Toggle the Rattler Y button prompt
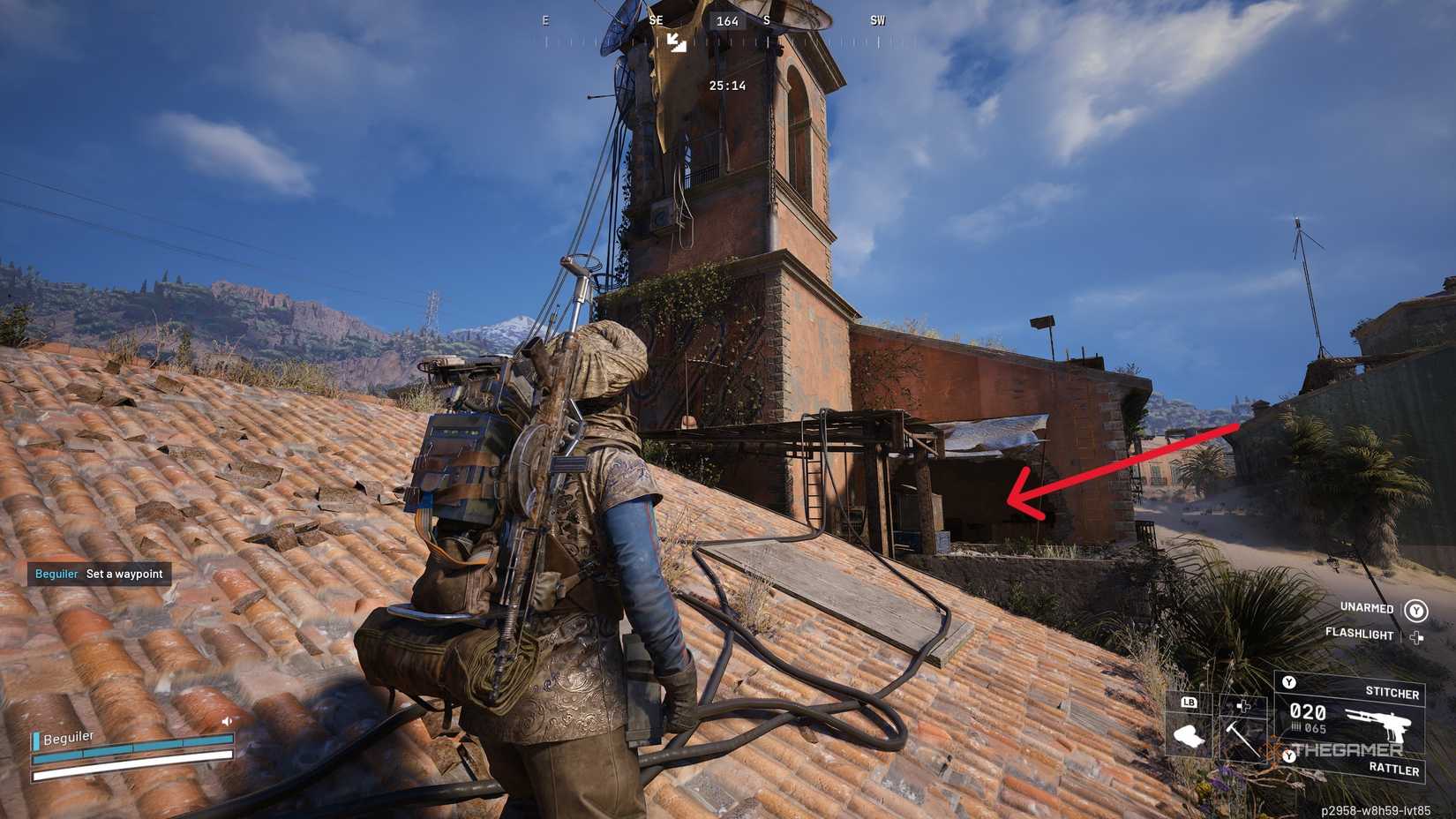Screen dimensions: 1456x819 point(1289,756)
